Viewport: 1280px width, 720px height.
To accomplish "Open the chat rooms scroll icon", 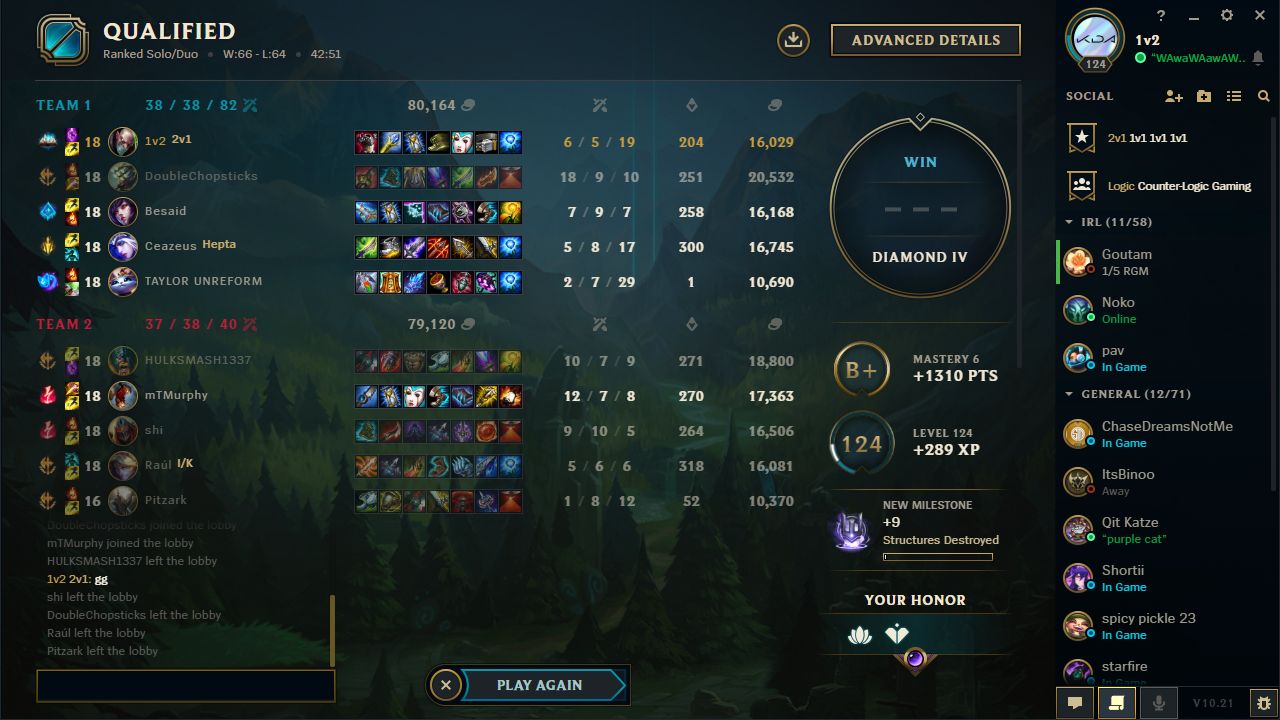I will tap(1118, 702).
